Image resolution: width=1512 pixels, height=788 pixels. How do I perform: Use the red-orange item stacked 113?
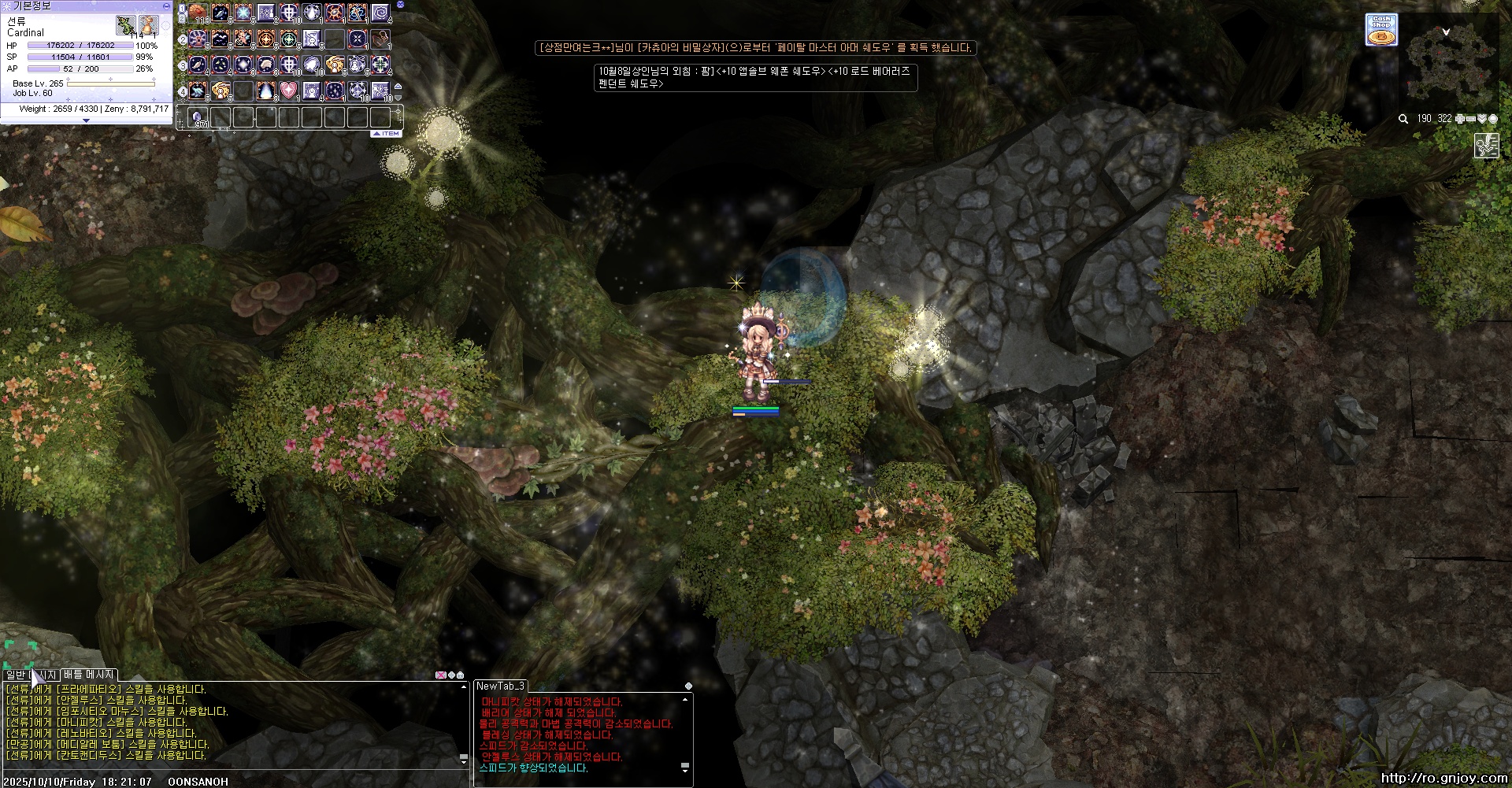[198, 13]
